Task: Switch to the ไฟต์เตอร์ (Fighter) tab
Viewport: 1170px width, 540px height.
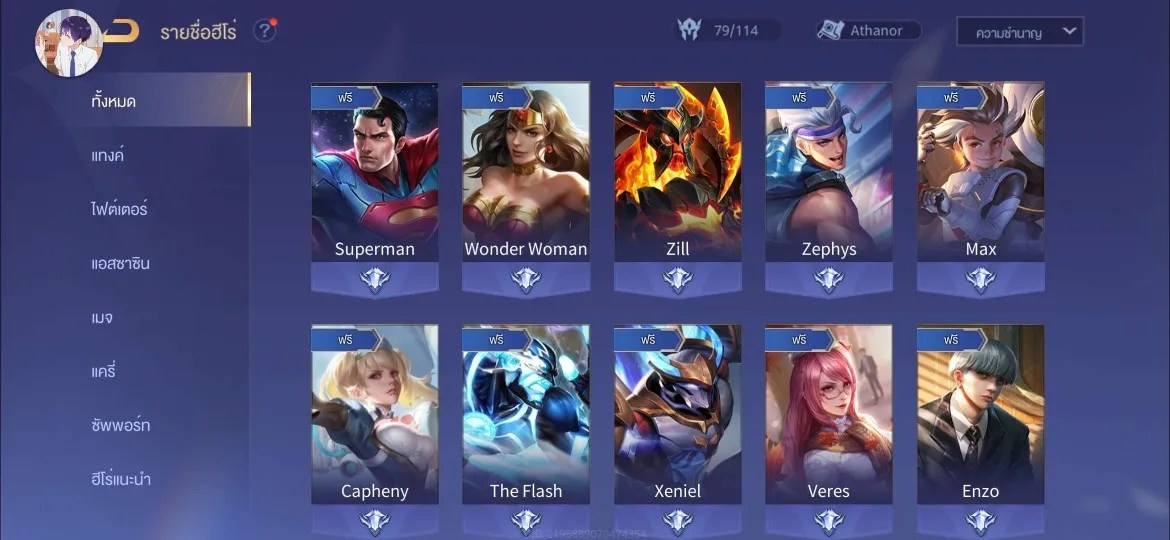Action: click(120, 209)
